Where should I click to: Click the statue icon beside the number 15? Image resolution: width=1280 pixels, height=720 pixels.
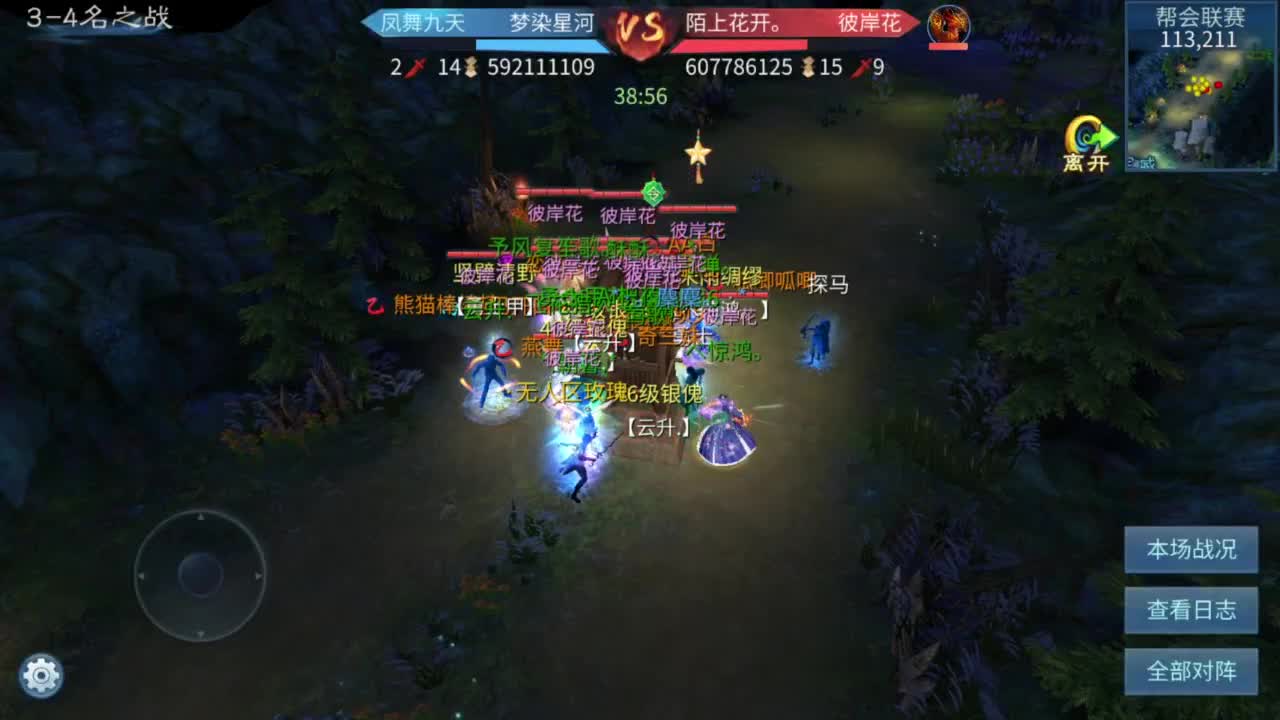click(808, 67)
